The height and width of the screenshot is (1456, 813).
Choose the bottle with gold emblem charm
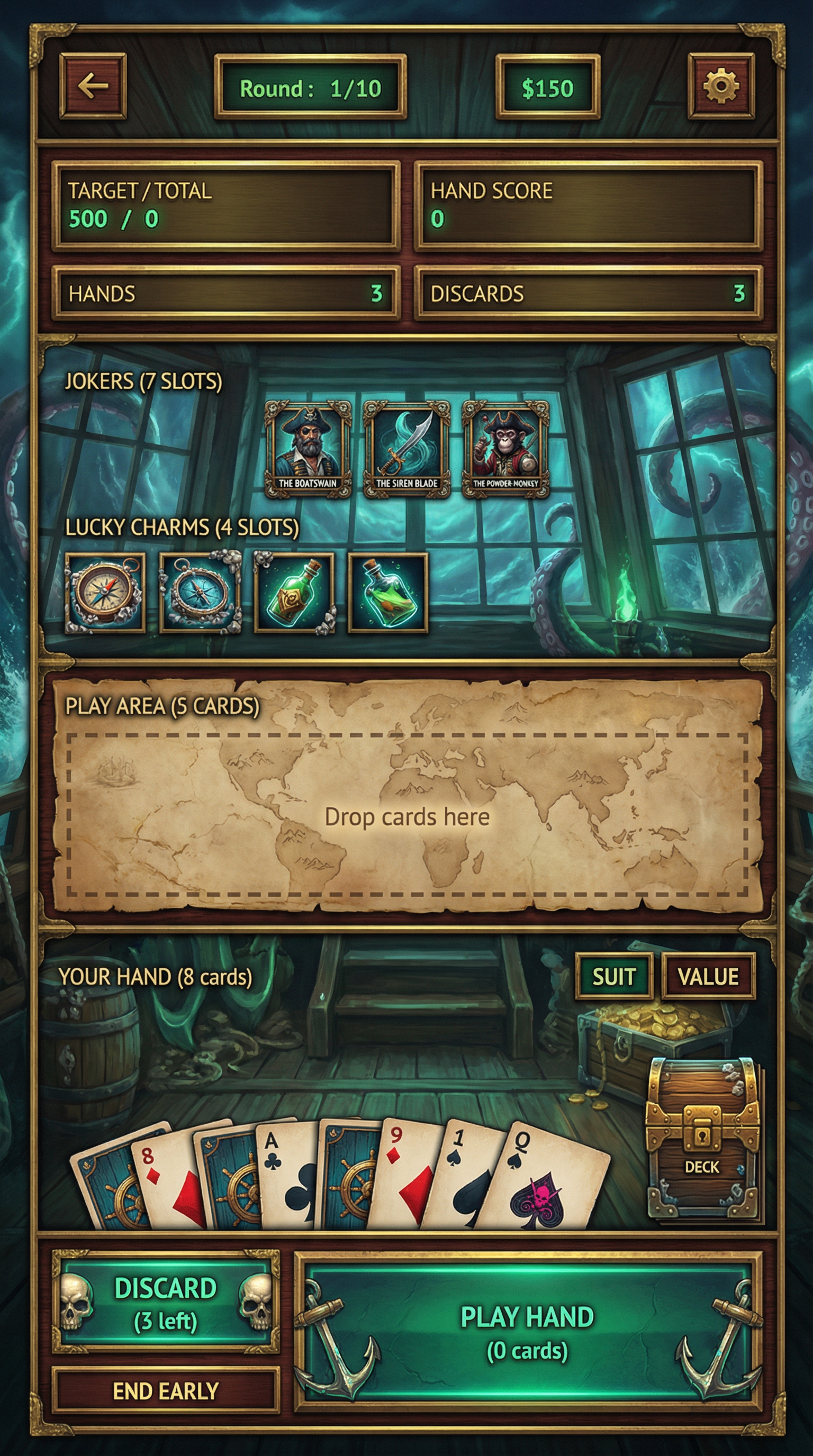[294, 592]
